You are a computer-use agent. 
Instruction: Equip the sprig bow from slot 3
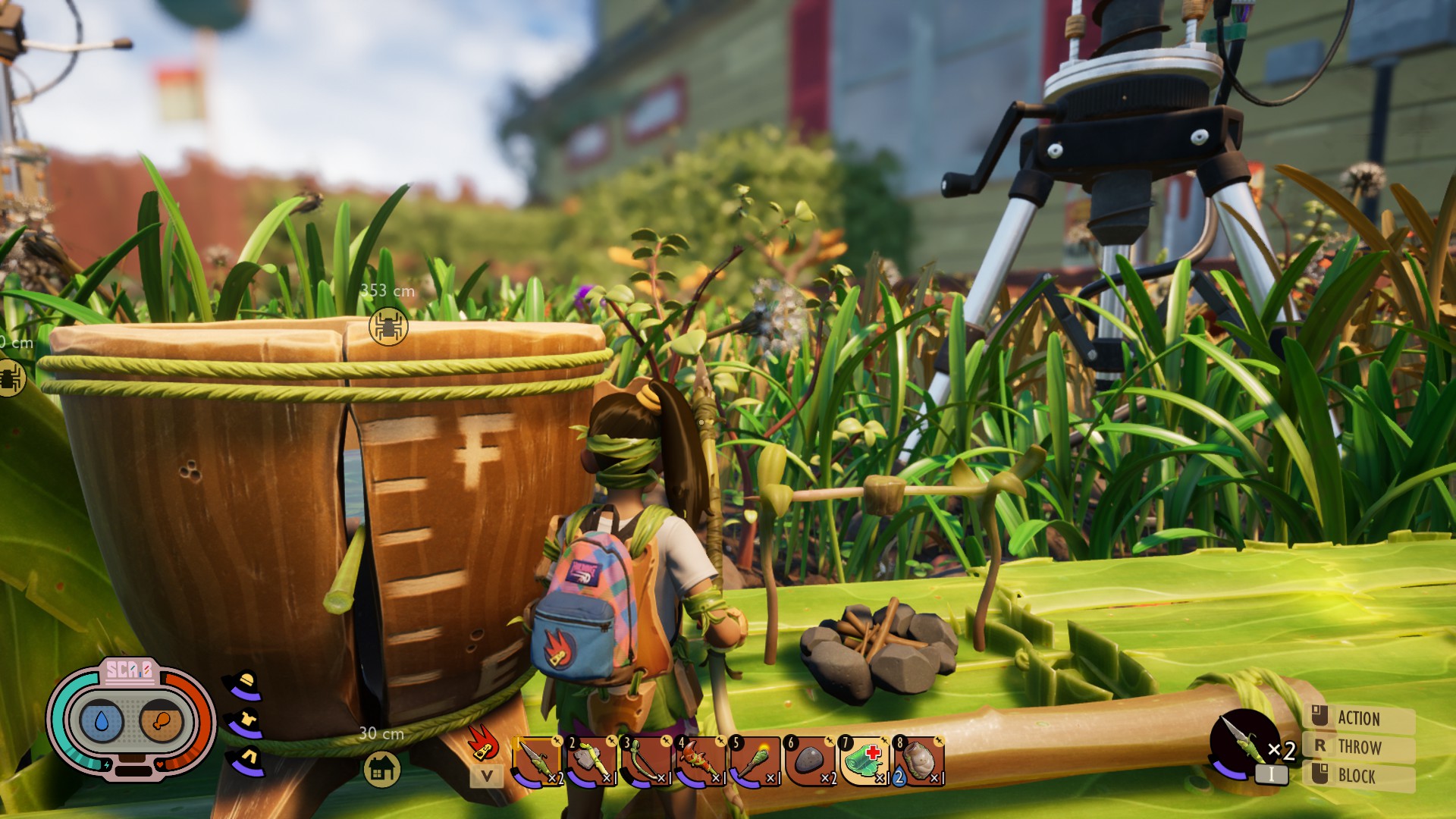(645, 761)
